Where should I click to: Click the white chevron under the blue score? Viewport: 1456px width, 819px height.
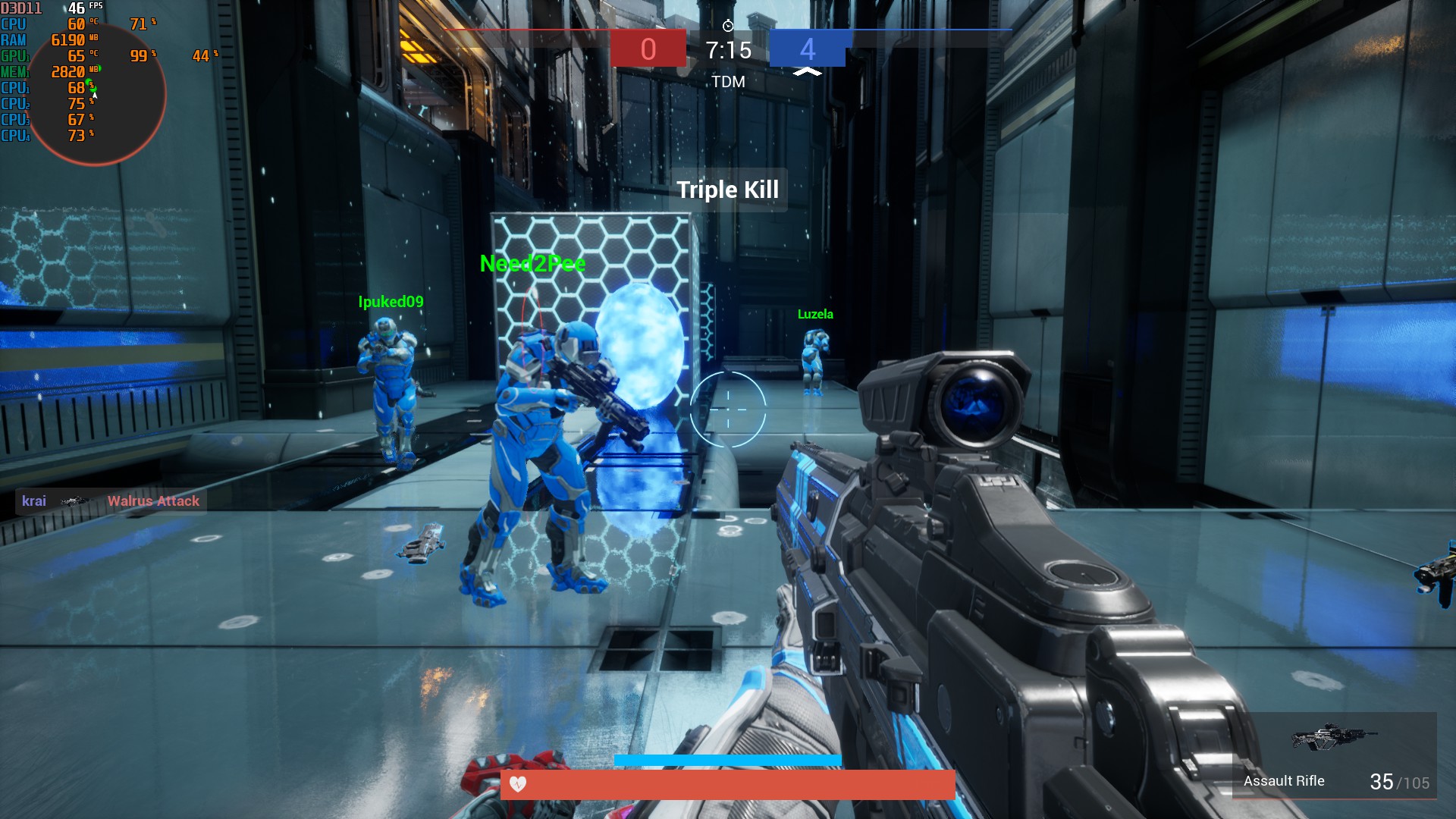point(807,71)
